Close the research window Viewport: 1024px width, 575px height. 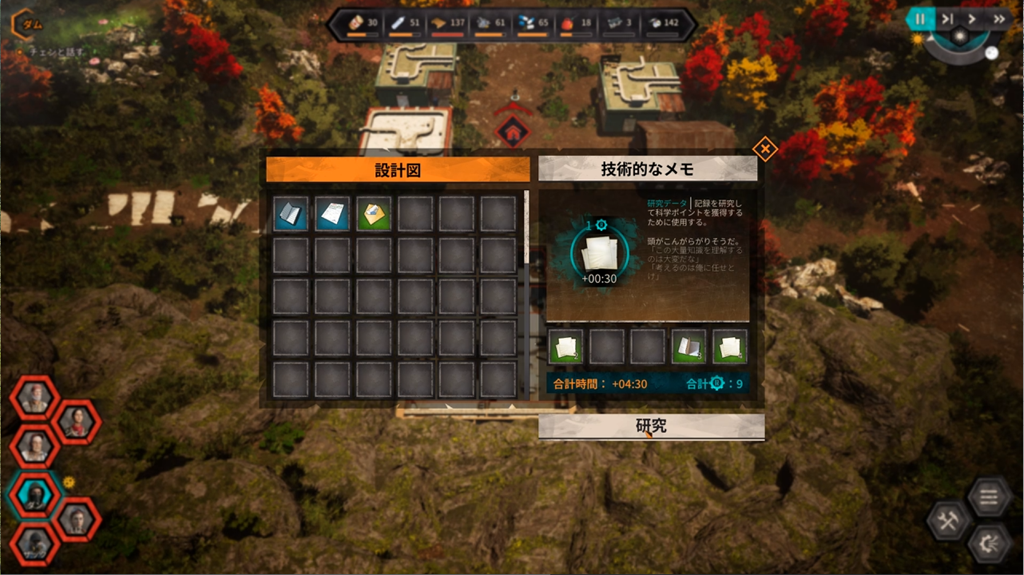[x=764, y=150]
